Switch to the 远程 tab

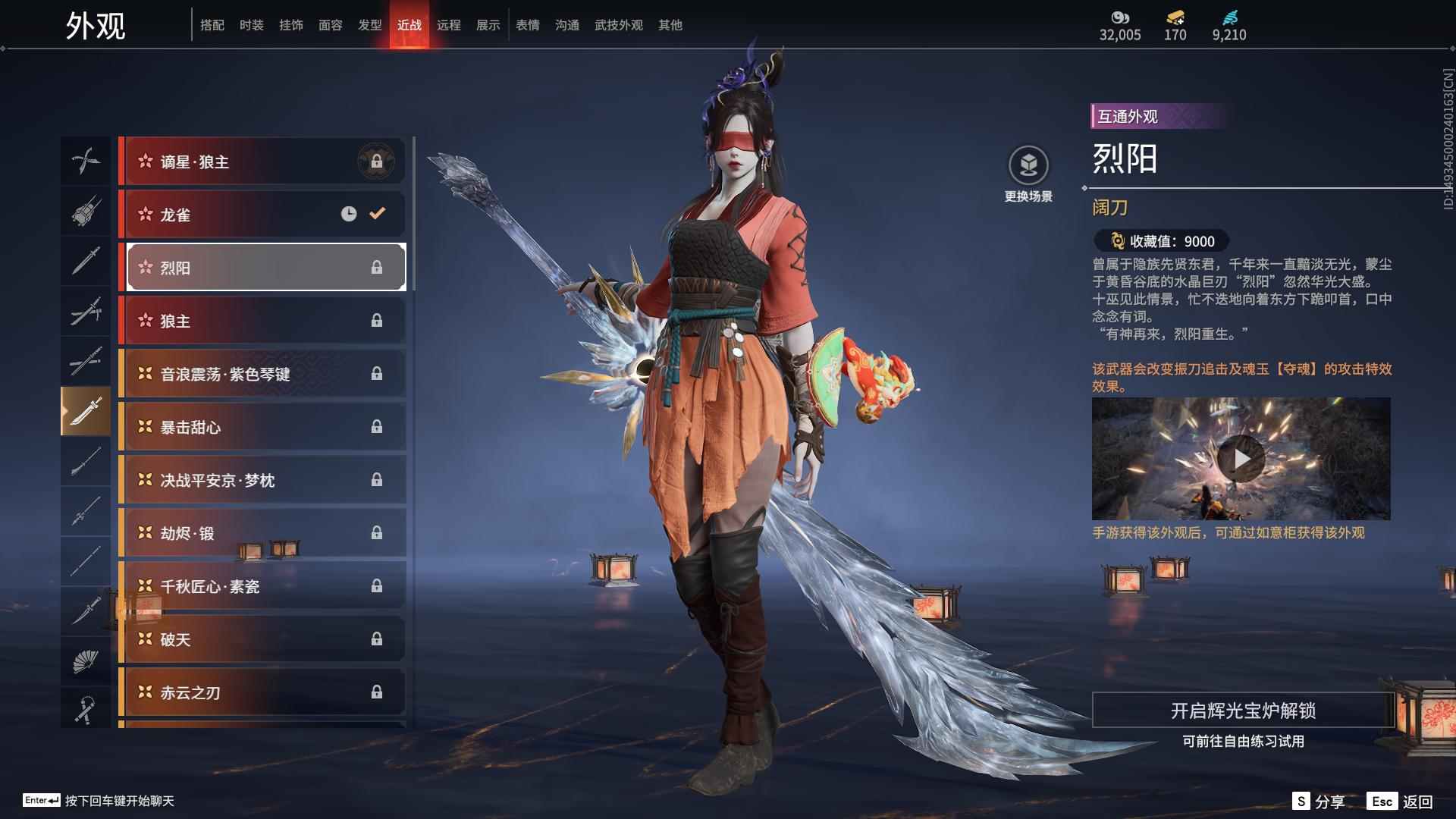(x=449, y=24)
